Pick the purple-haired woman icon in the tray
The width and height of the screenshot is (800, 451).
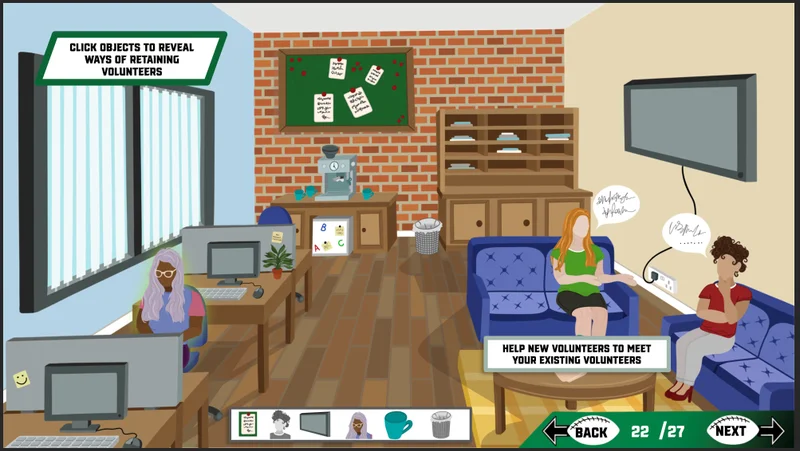(x=358, y=425)
